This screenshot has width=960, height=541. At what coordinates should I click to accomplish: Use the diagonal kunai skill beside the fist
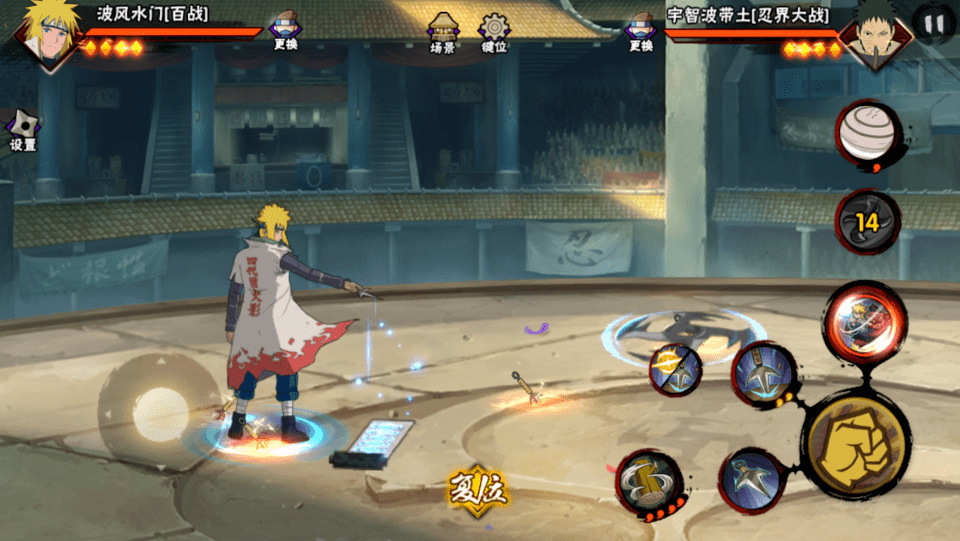tap(754, 481)
